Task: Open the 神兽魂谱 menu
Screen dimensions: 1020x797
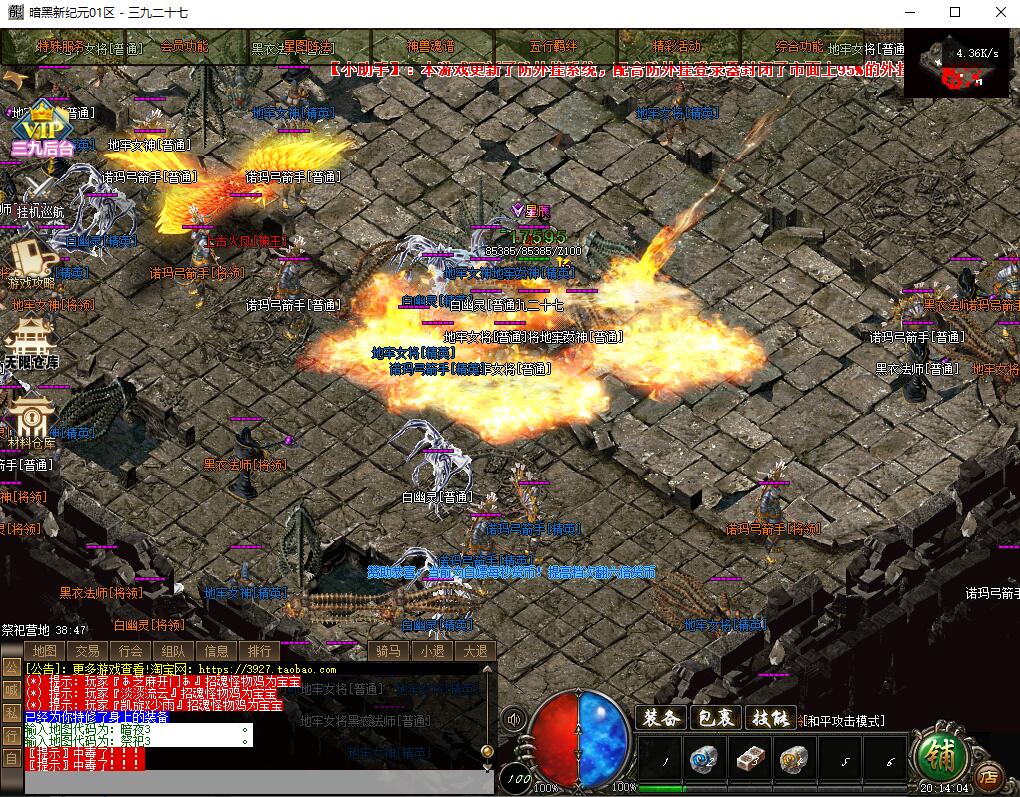Action: tap(431, 47)
